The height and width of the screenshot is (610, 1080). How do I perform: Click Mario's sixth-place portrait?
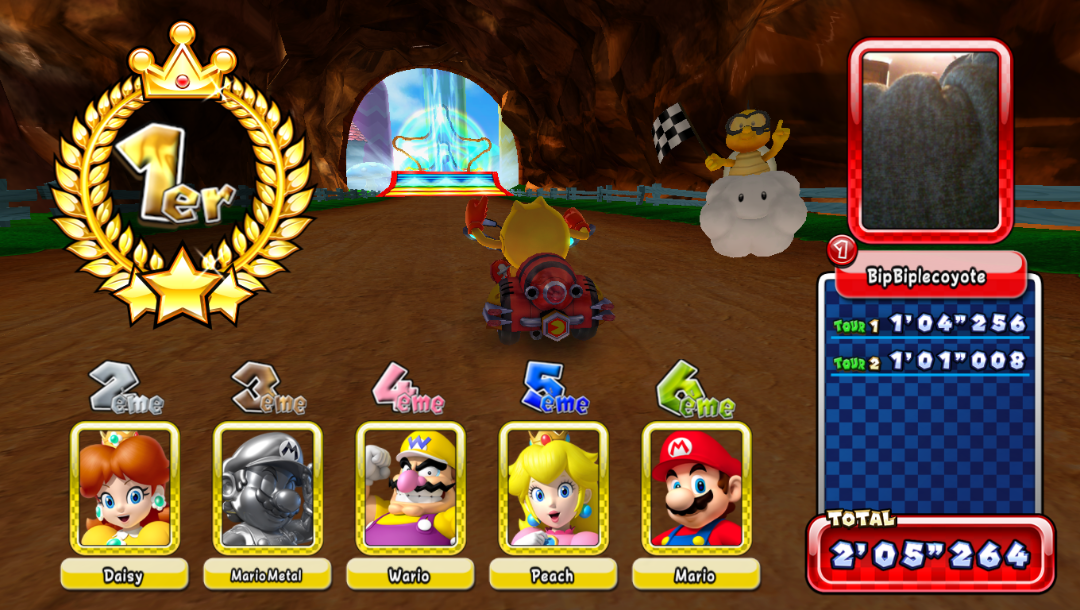[x=696, y=487]
